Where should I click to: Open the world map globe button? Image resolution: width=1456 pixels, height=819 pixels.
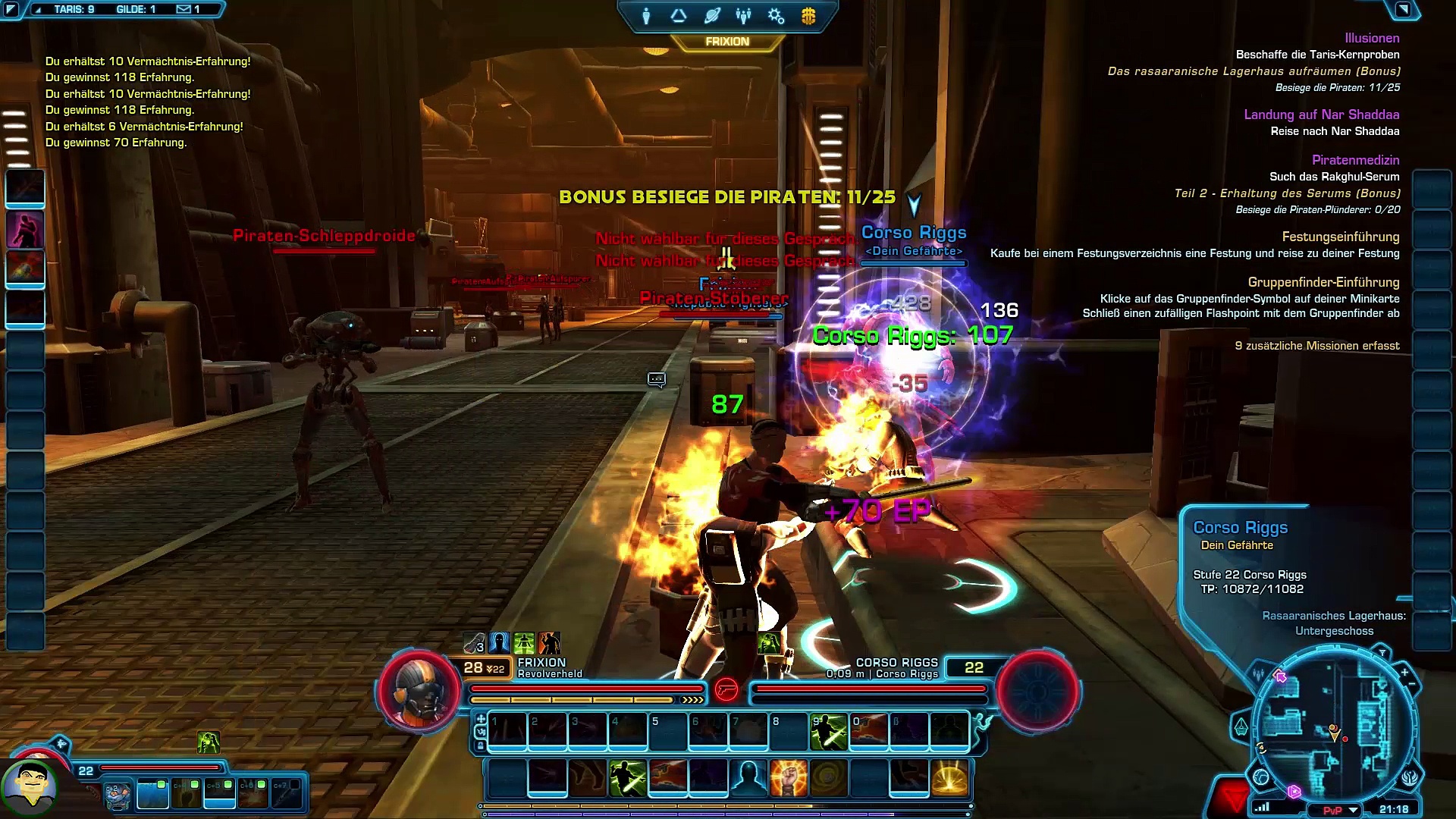click(1261, 777)
